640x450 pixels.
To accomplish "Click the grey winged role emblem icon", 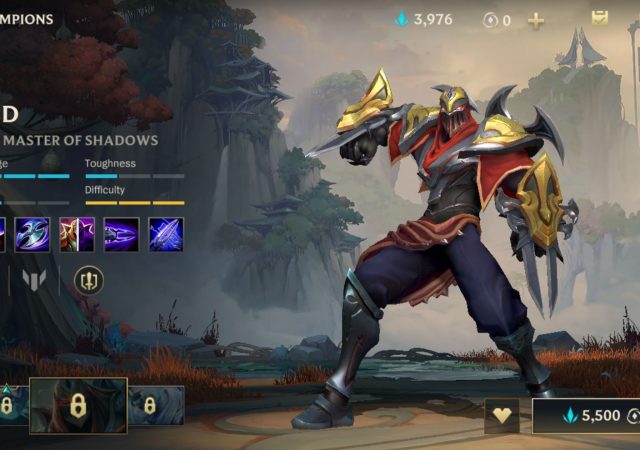I will 35,280.
